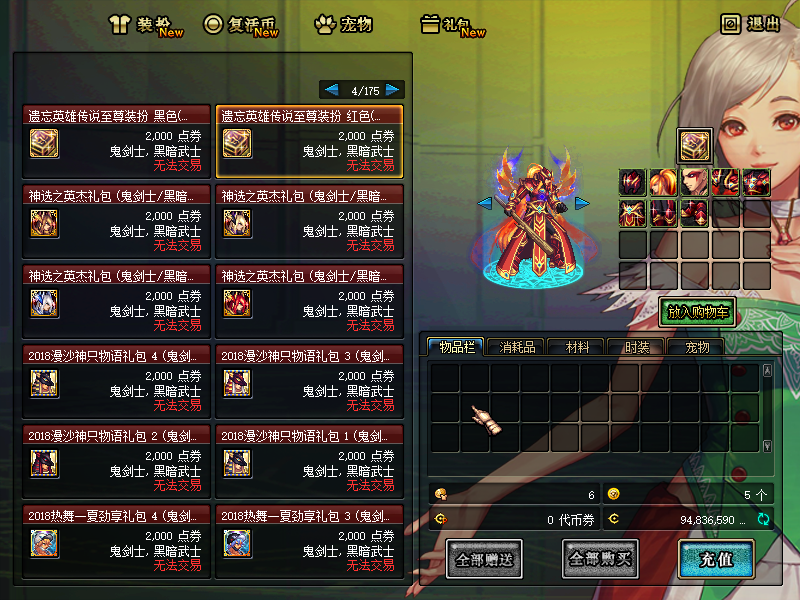Open the 充值 recharge button
This screenshot has height=600, width=800.
(x=716, y=559)
